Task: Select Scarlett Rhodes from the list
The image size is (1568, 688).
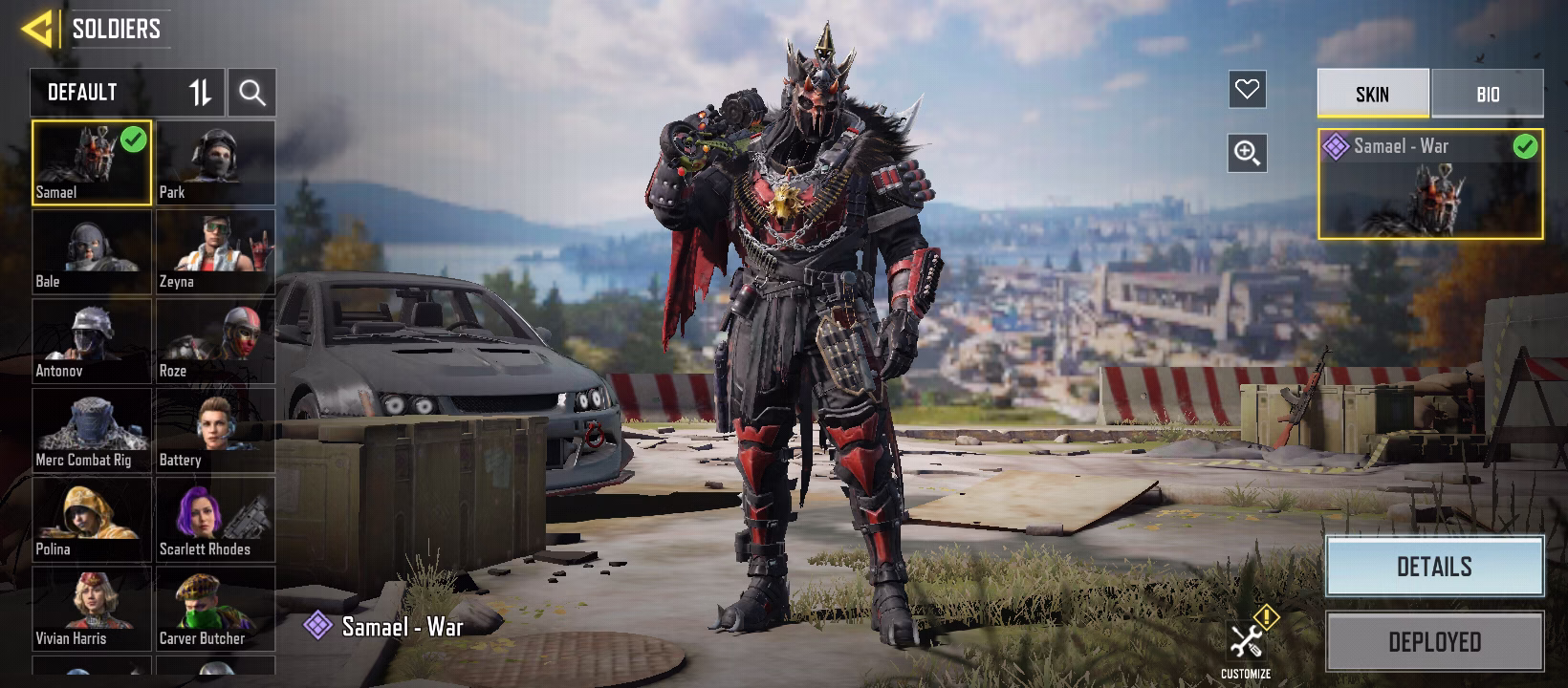Action: coord(215,519)
